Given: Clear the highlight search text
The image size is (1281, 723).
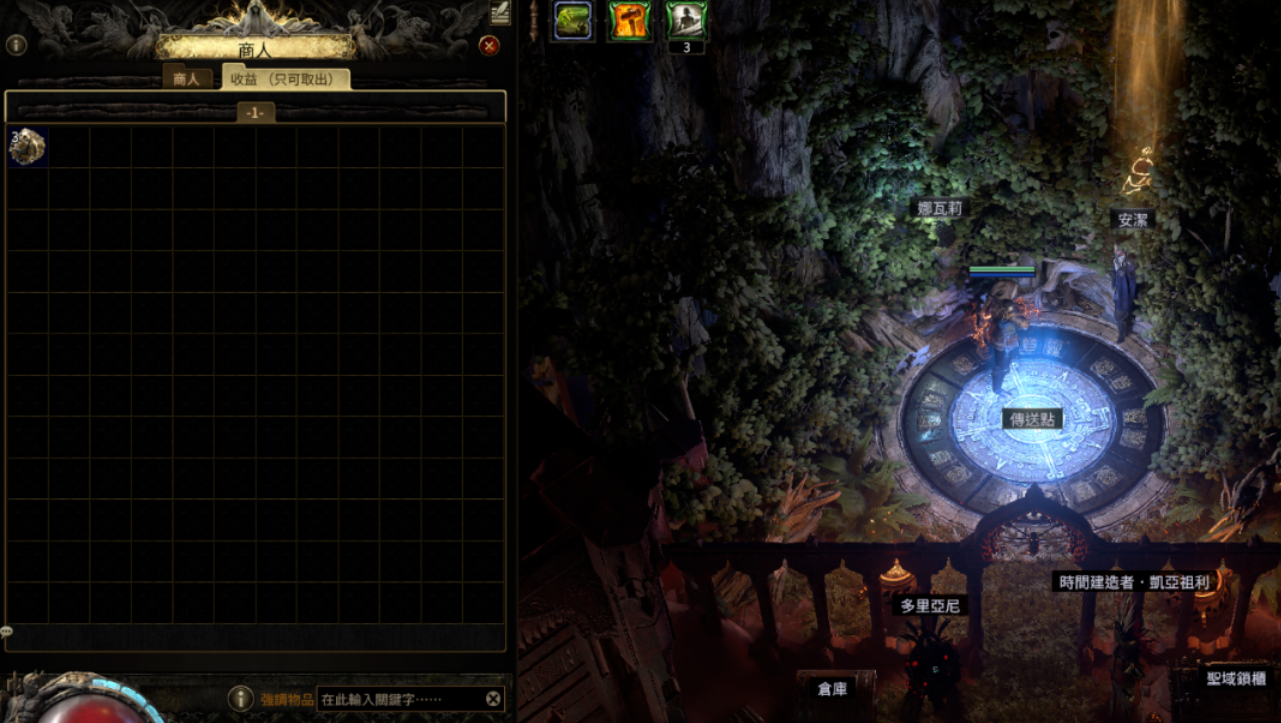Looking at the screenshot, I should [493, 699].
